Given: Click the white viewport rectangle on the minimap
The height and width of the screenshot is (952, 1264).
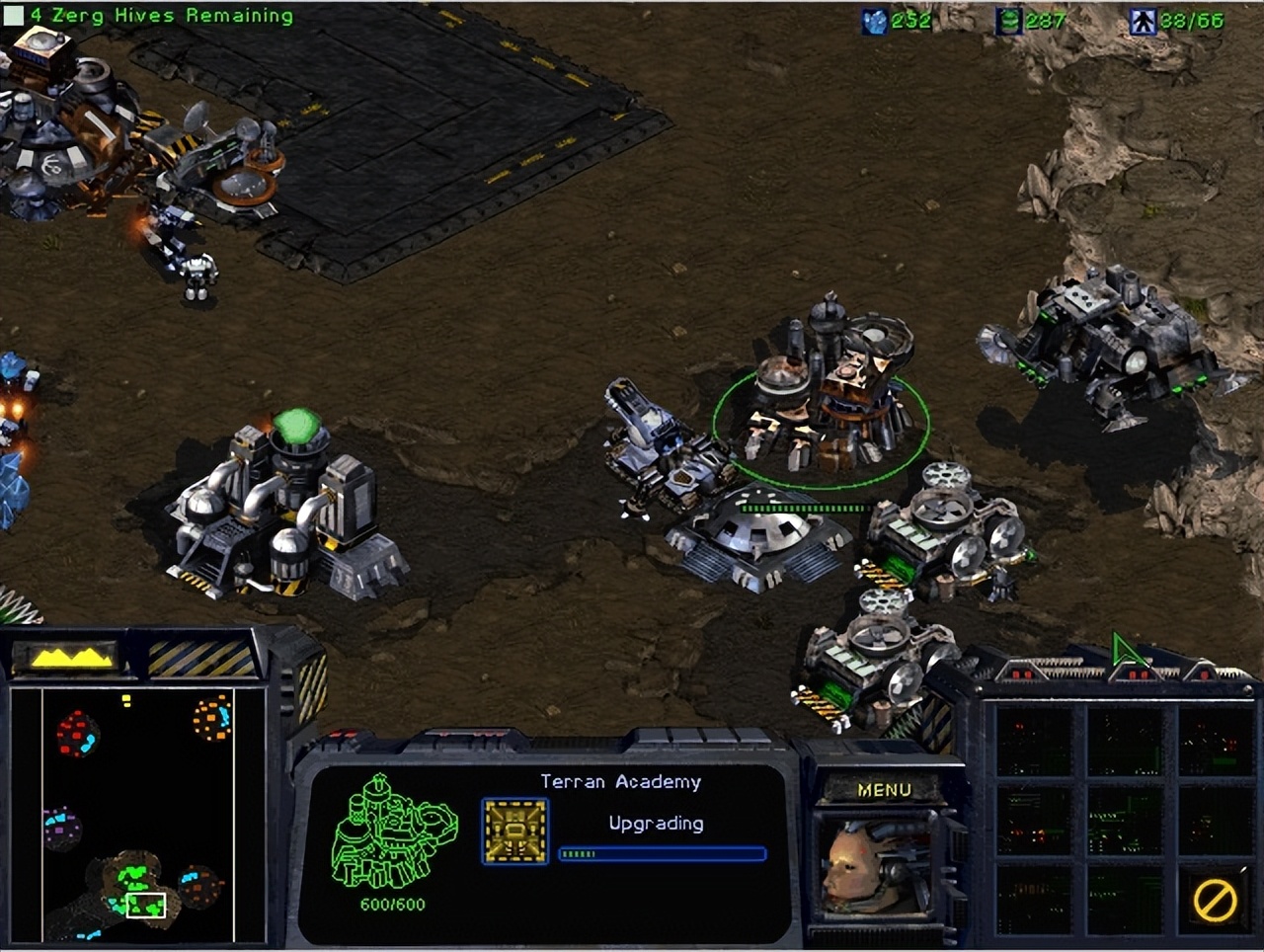Looking at the screenshot, I should 145,905.
